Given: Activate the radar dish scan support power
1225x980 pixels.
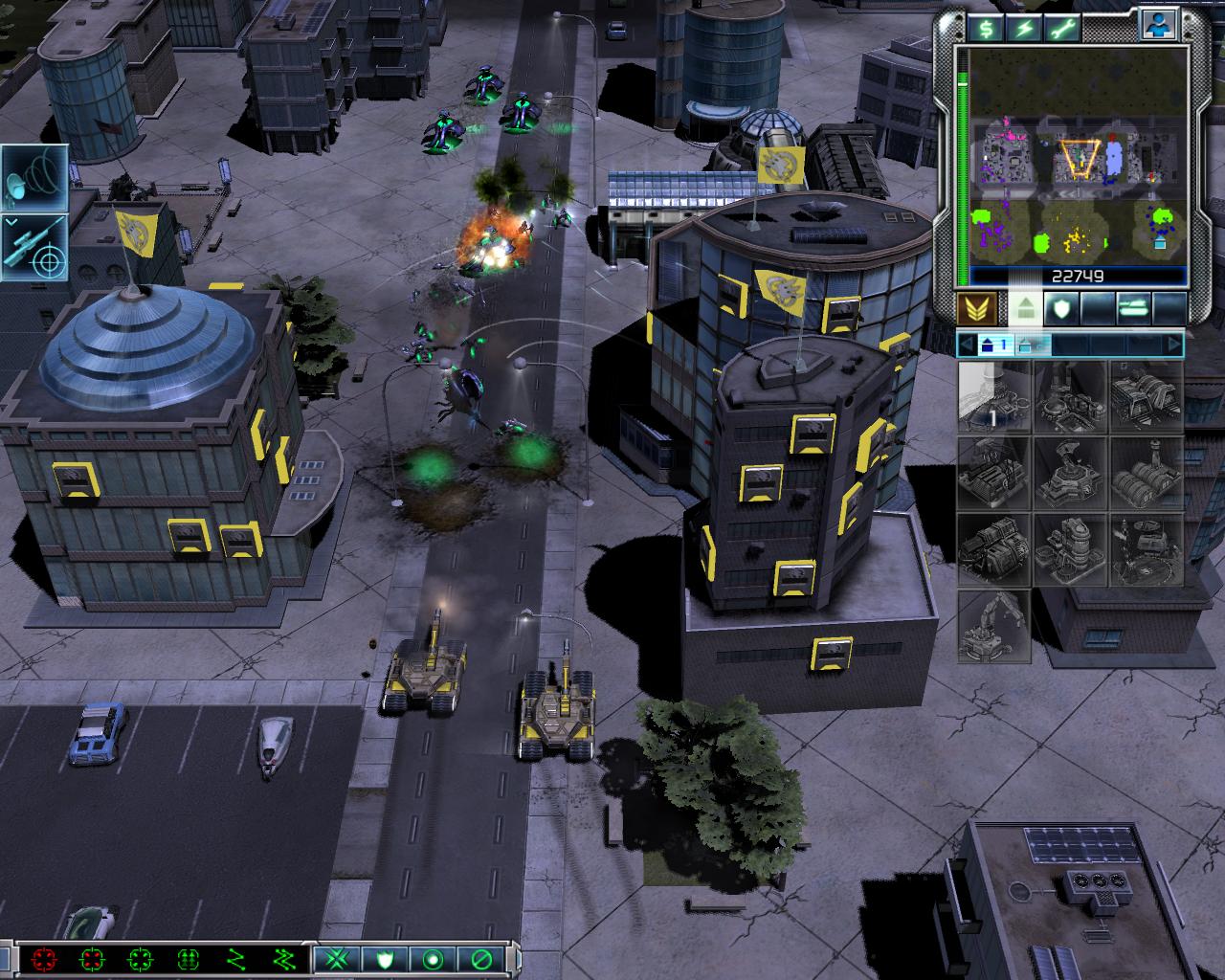Looking at the screenshot, I should click(x=33, y=178).
